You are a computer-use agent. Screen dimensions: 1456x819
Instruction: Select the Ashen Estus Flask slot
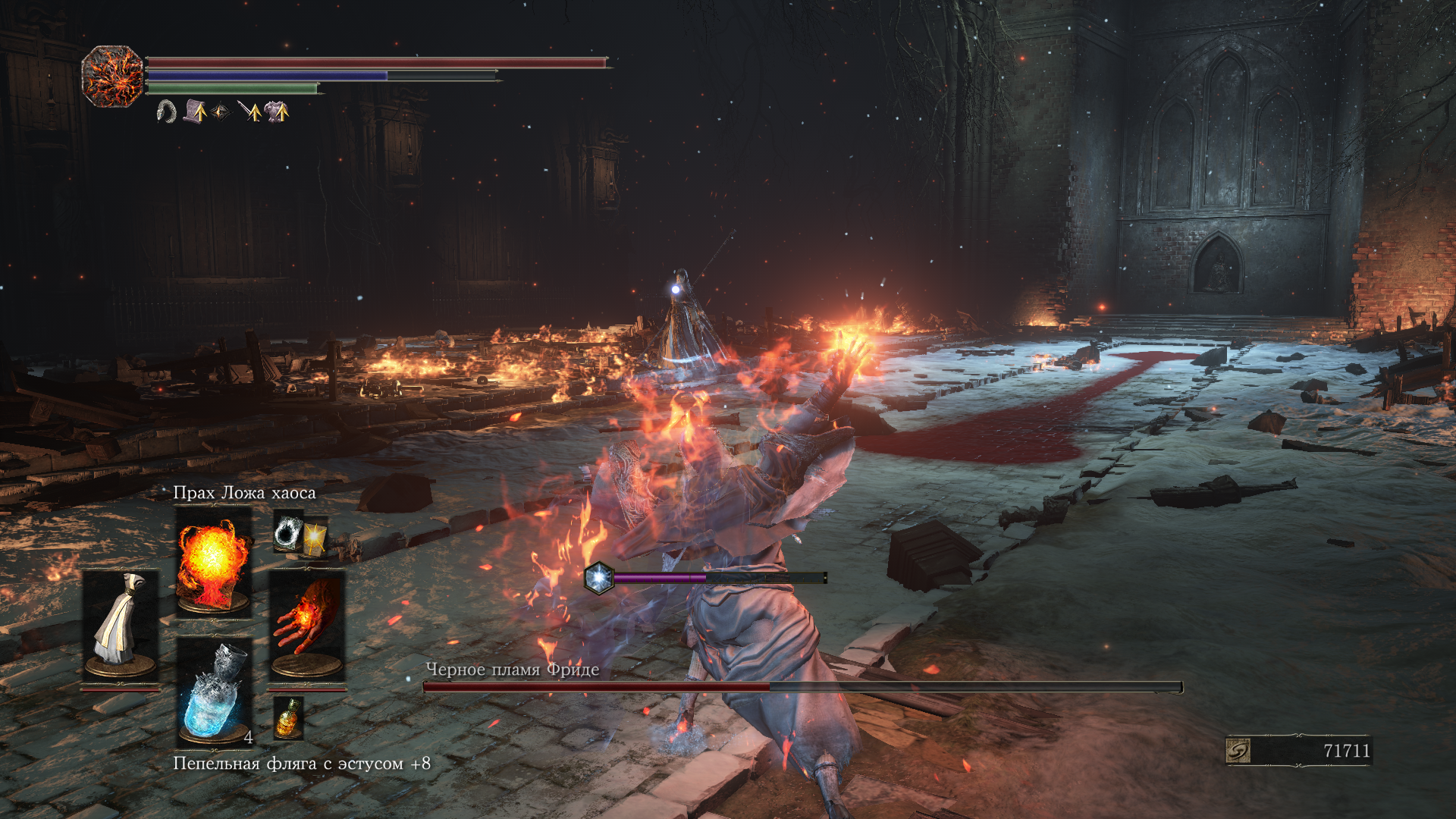coord(215,692)
